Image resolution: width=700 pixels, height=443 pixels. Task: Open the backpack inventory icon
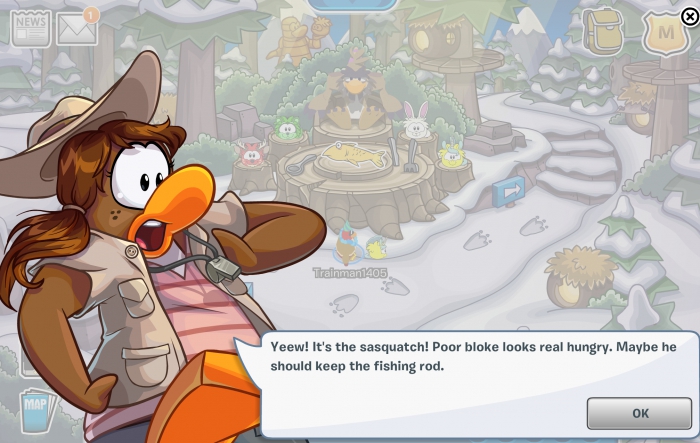coord(603,32)
